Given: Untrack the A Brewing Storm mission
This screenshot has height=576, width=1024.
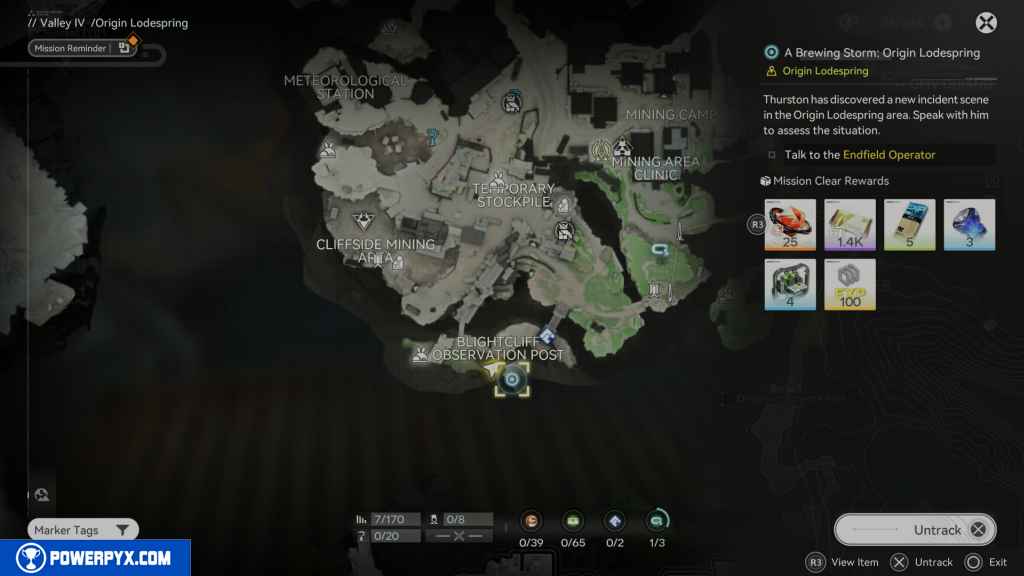Looking at the screenshot, I should point(909,530).
